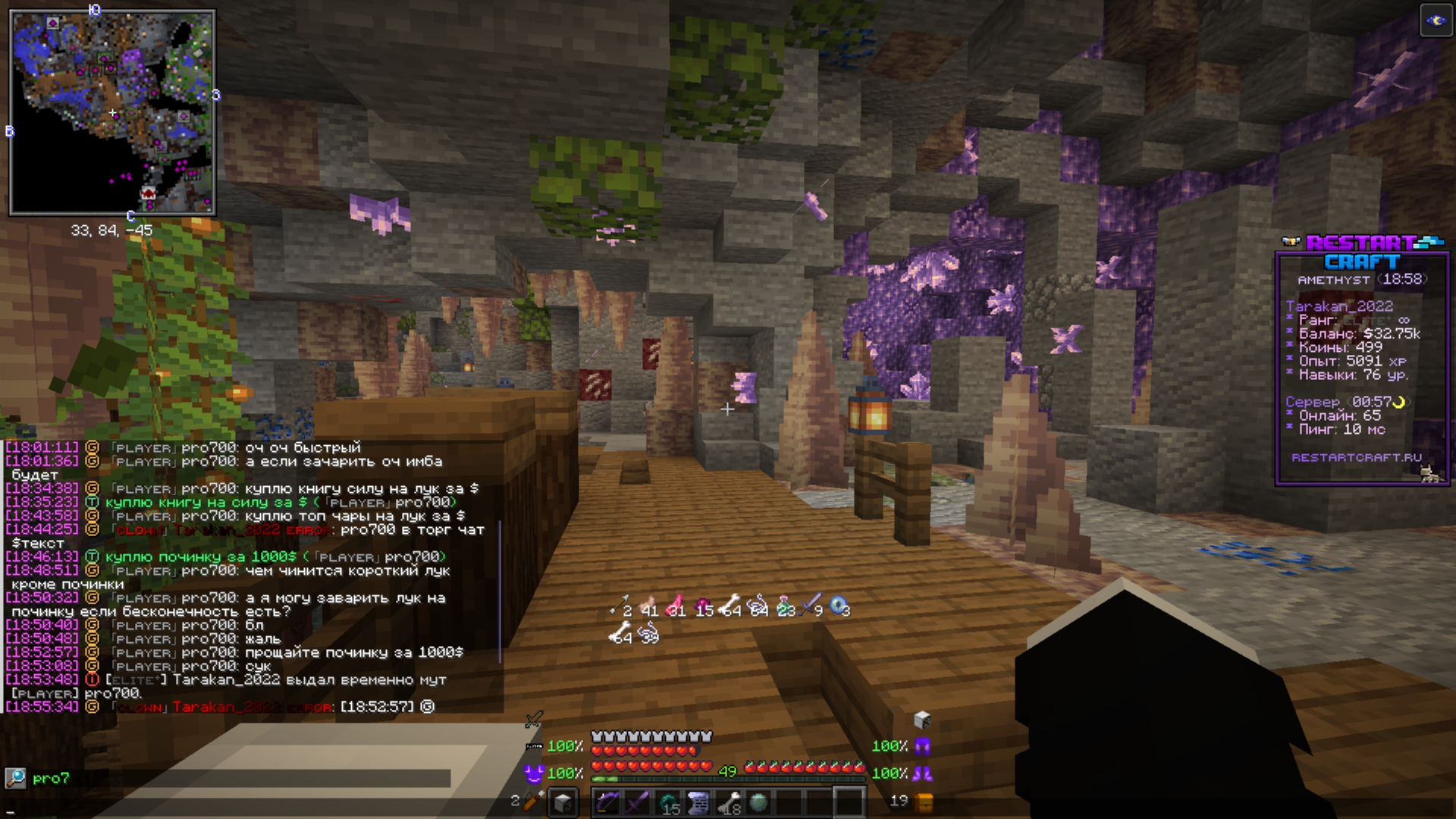Click the offhand slot with the gray block
1456x819 pixels.
coord(563,802)
